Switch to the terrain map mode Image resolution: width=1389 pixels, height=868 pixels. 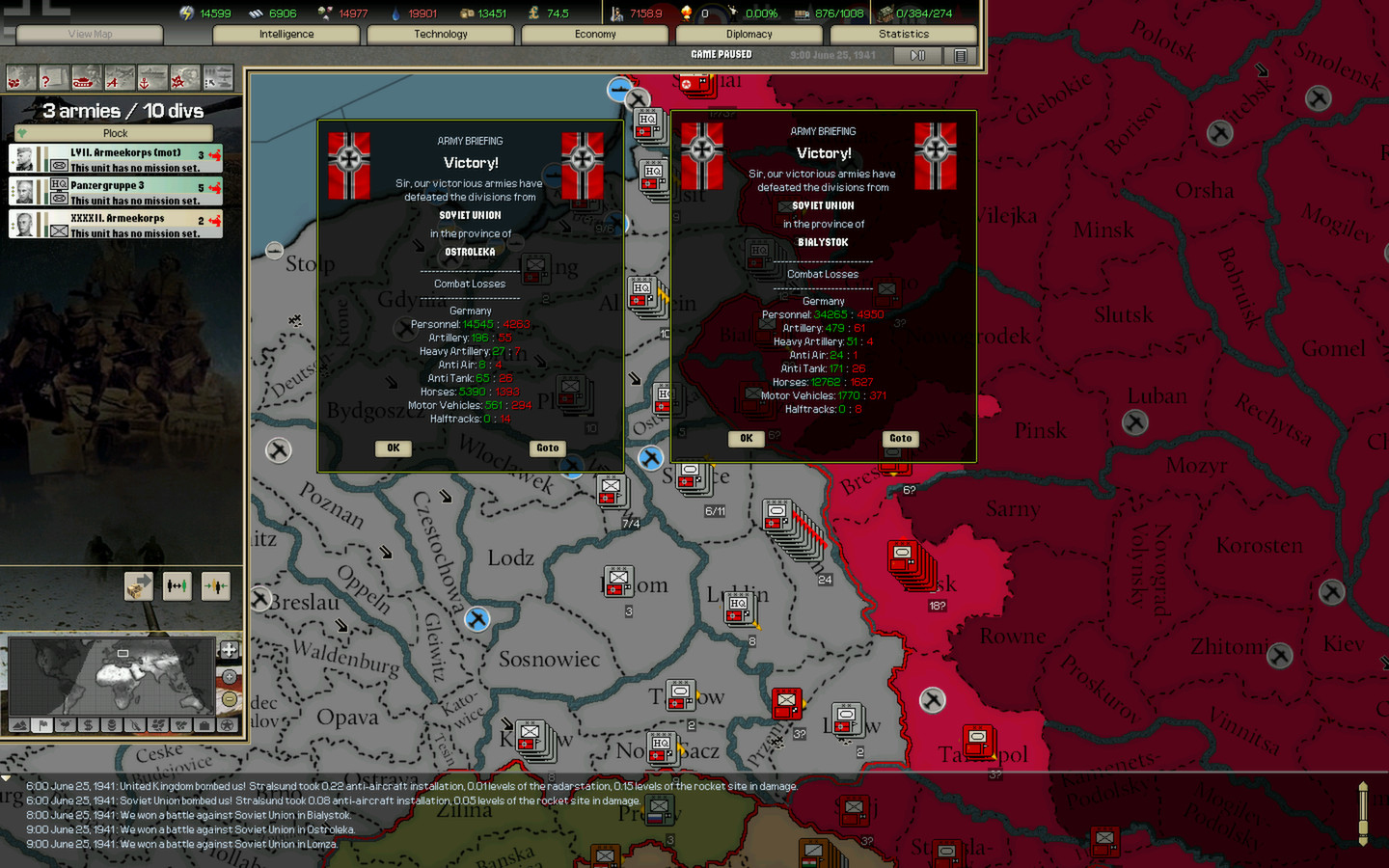19,726
